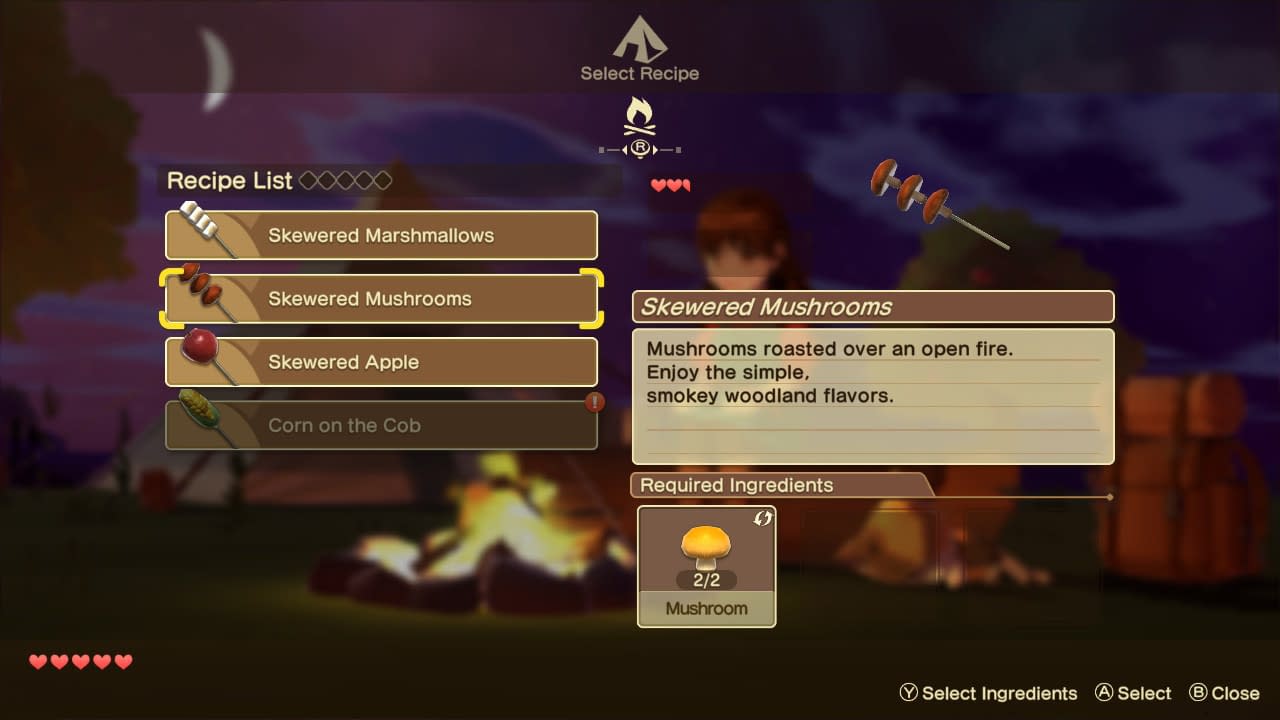Select the Skewered Marshmallows recipe
Screen dimensions: 1280x720
tap(381, 236)
